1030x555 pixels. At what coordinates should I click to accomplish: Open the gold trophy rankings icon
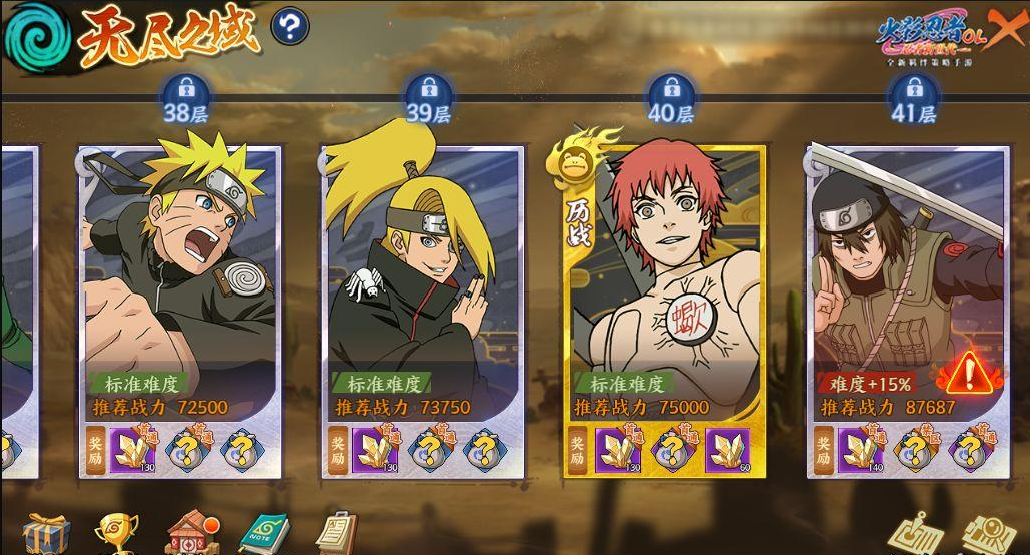tap(115, 534)
